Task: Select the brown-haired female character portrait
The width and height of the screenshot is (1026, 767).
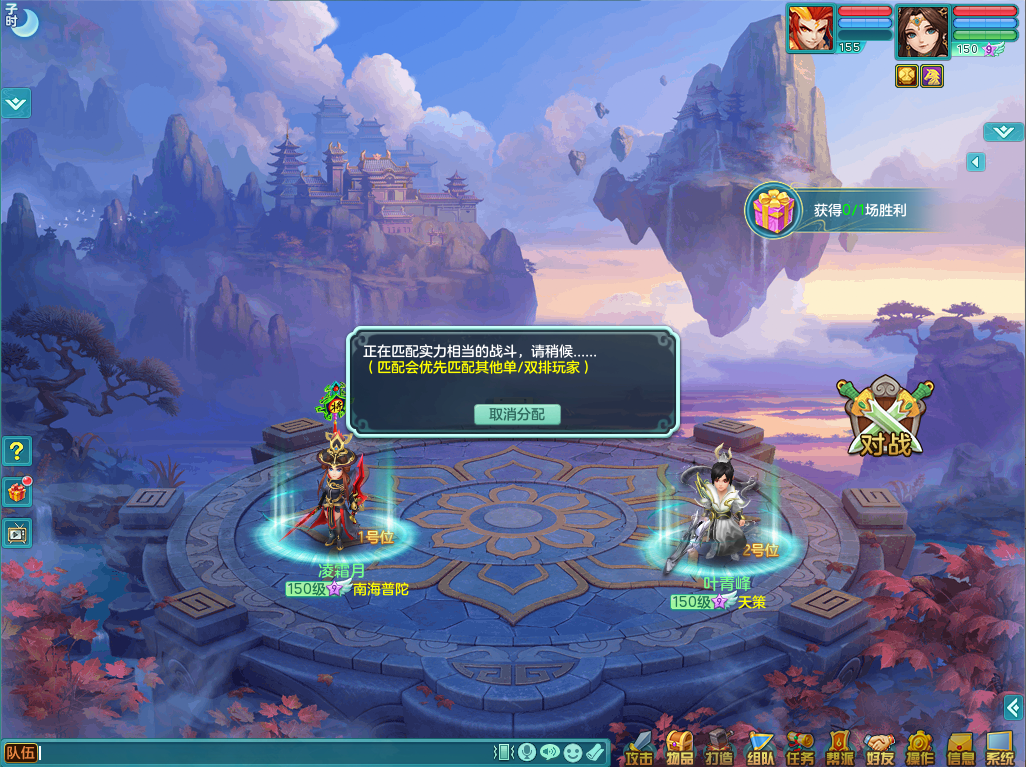Action: [922, 32]
